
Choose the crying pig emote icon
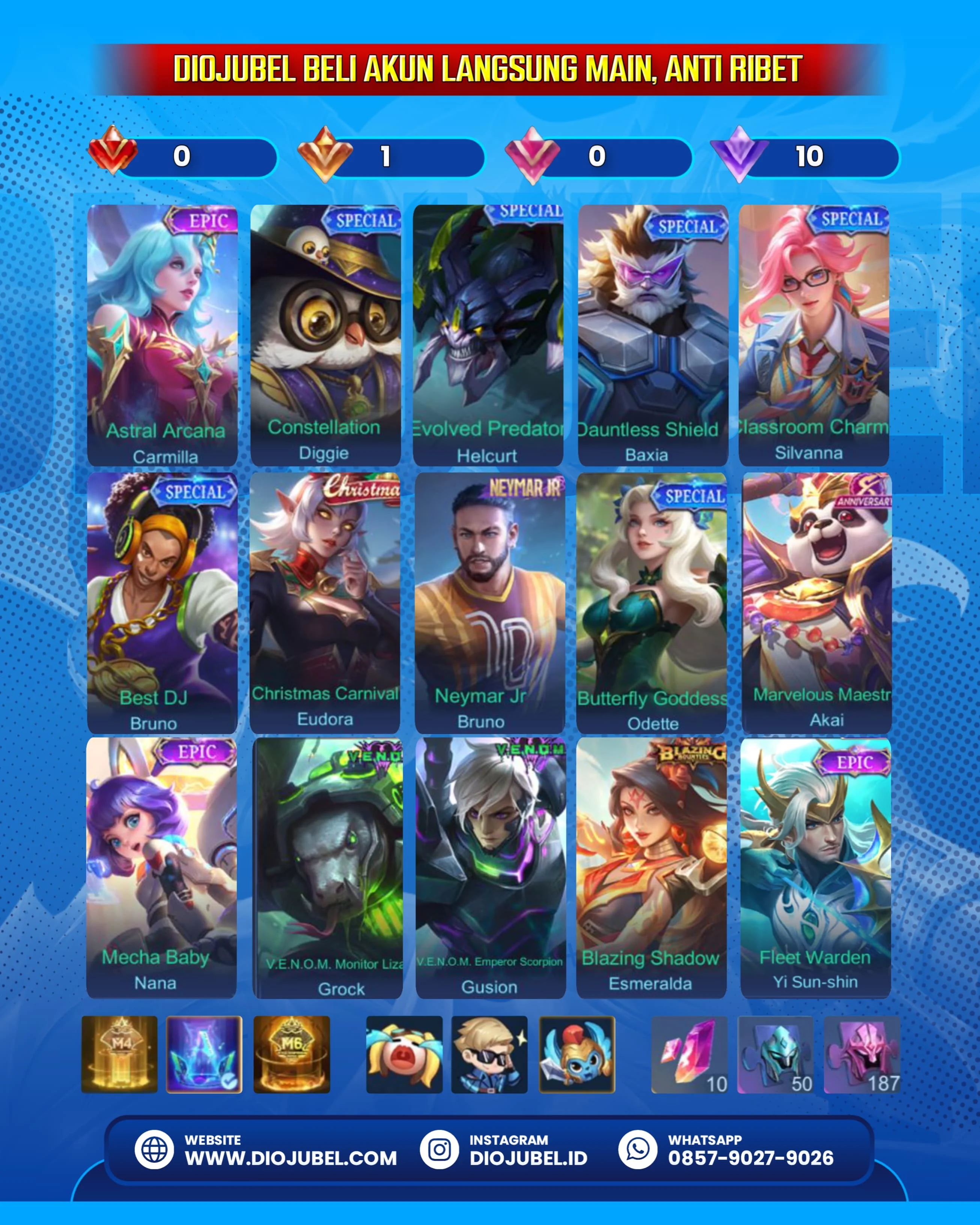(404, 1054)
